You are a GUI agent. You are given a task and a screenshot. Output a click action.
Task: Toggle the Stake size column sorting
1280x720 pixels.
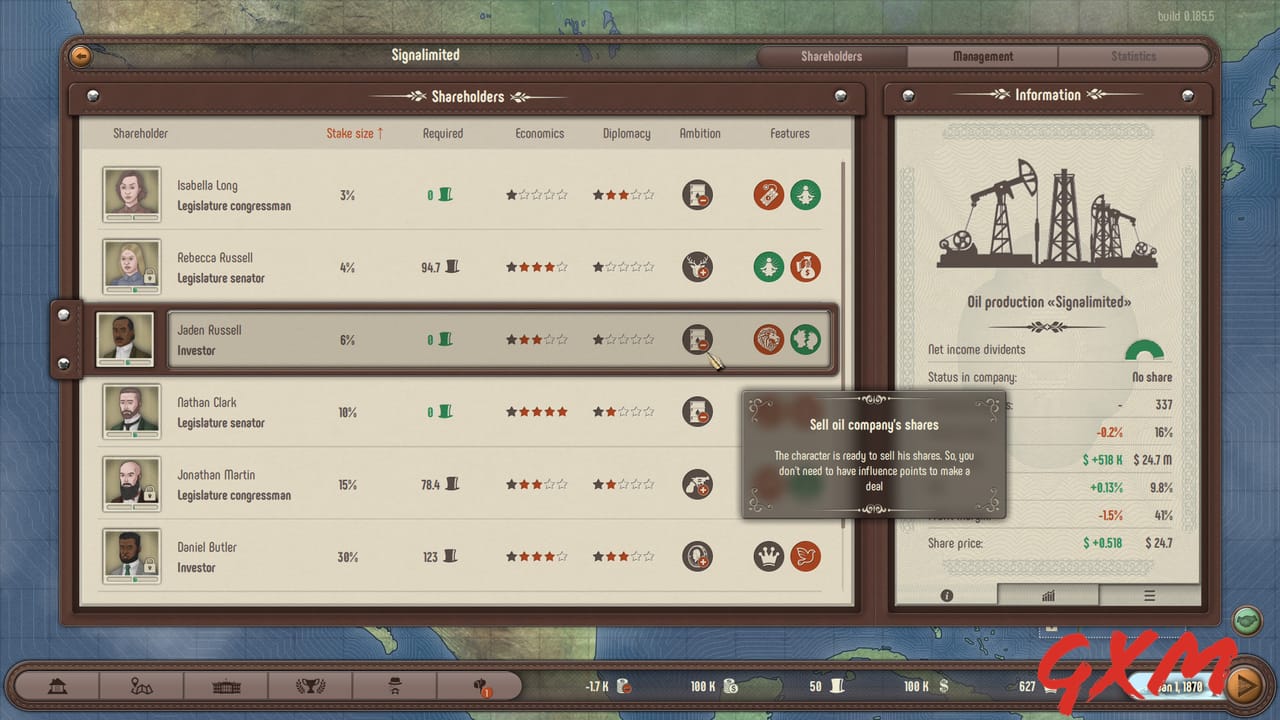[354, 133]
